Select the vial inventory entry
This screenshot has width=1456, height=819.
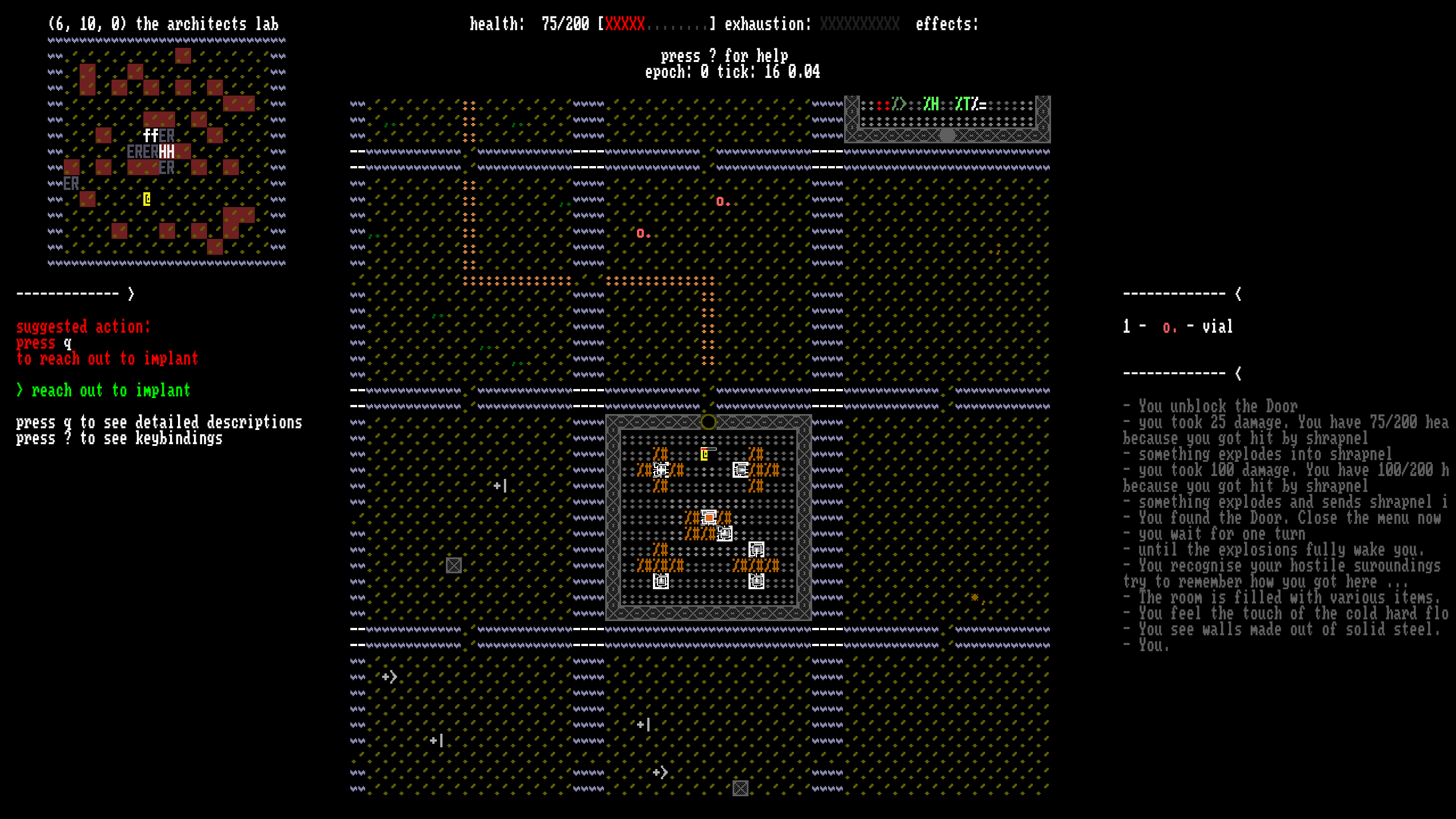[x=1178, y=327]
